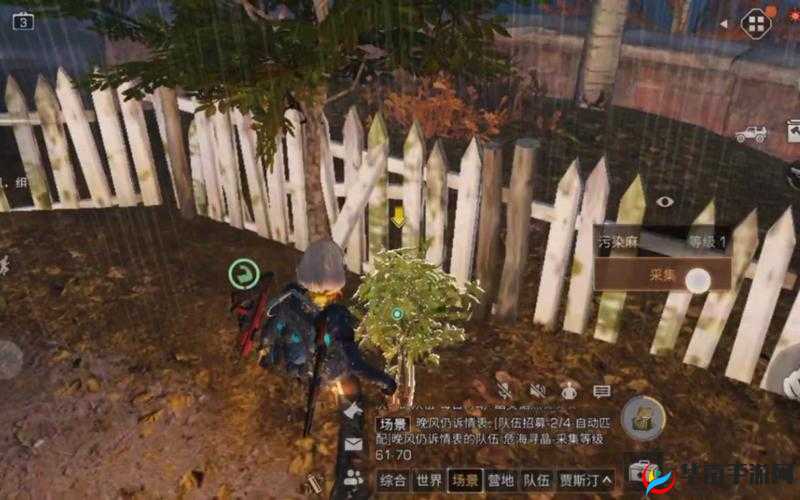The width and height of the screenshot is (800, 500).
Task: Tap the green circular arrow icon
Action: [243, 273]
